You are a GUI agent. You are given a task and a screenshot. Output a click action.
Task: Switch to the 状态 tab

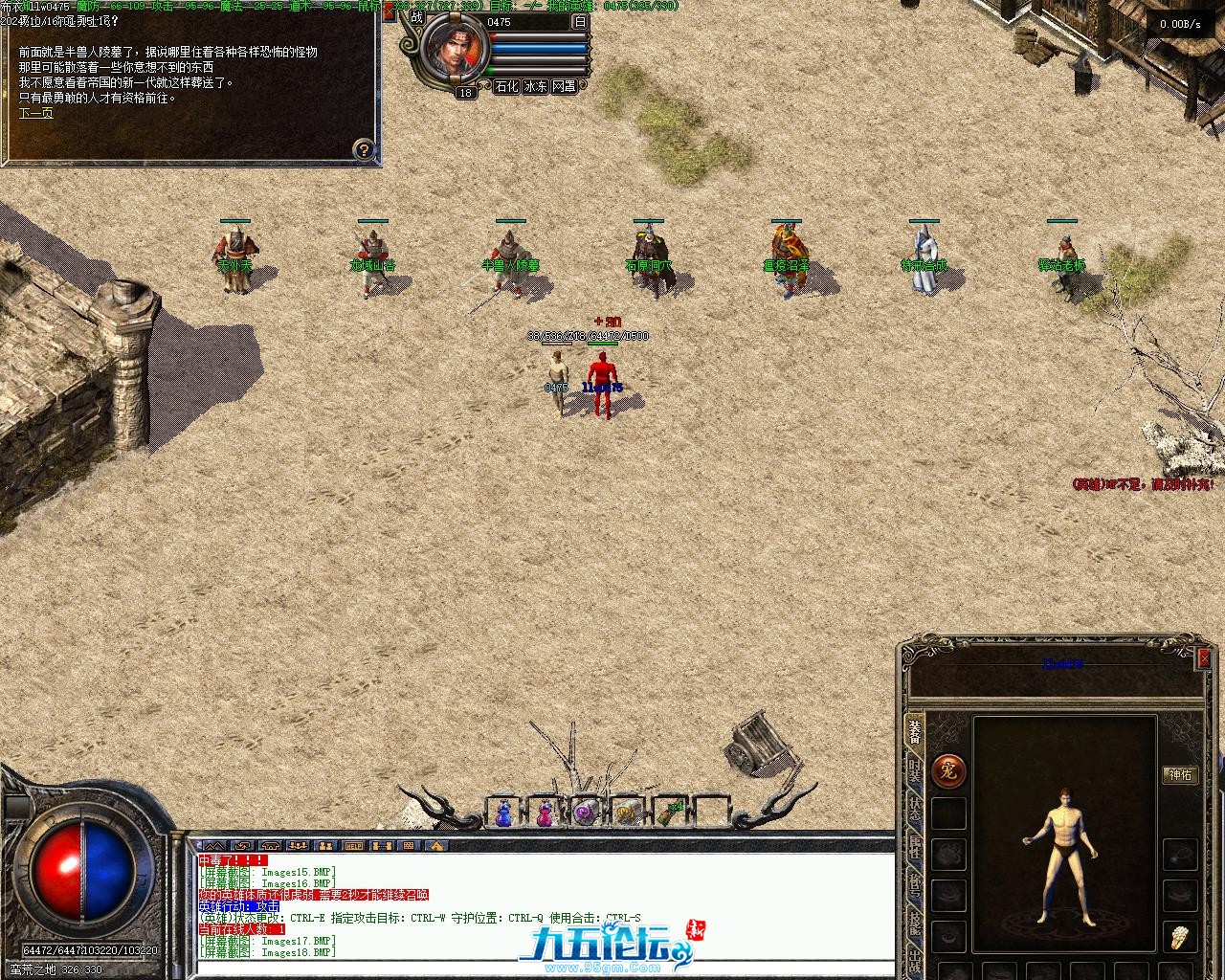(x=915, y=810)
